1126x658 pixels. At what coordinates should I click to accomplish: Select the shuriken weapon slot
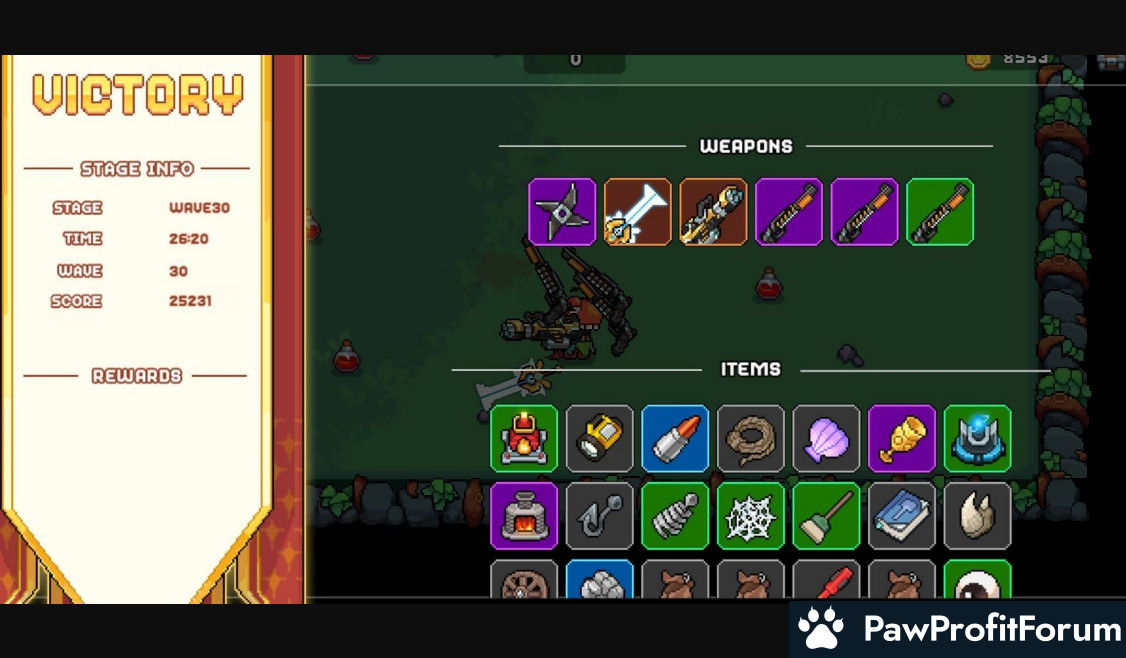coord(562,212)
